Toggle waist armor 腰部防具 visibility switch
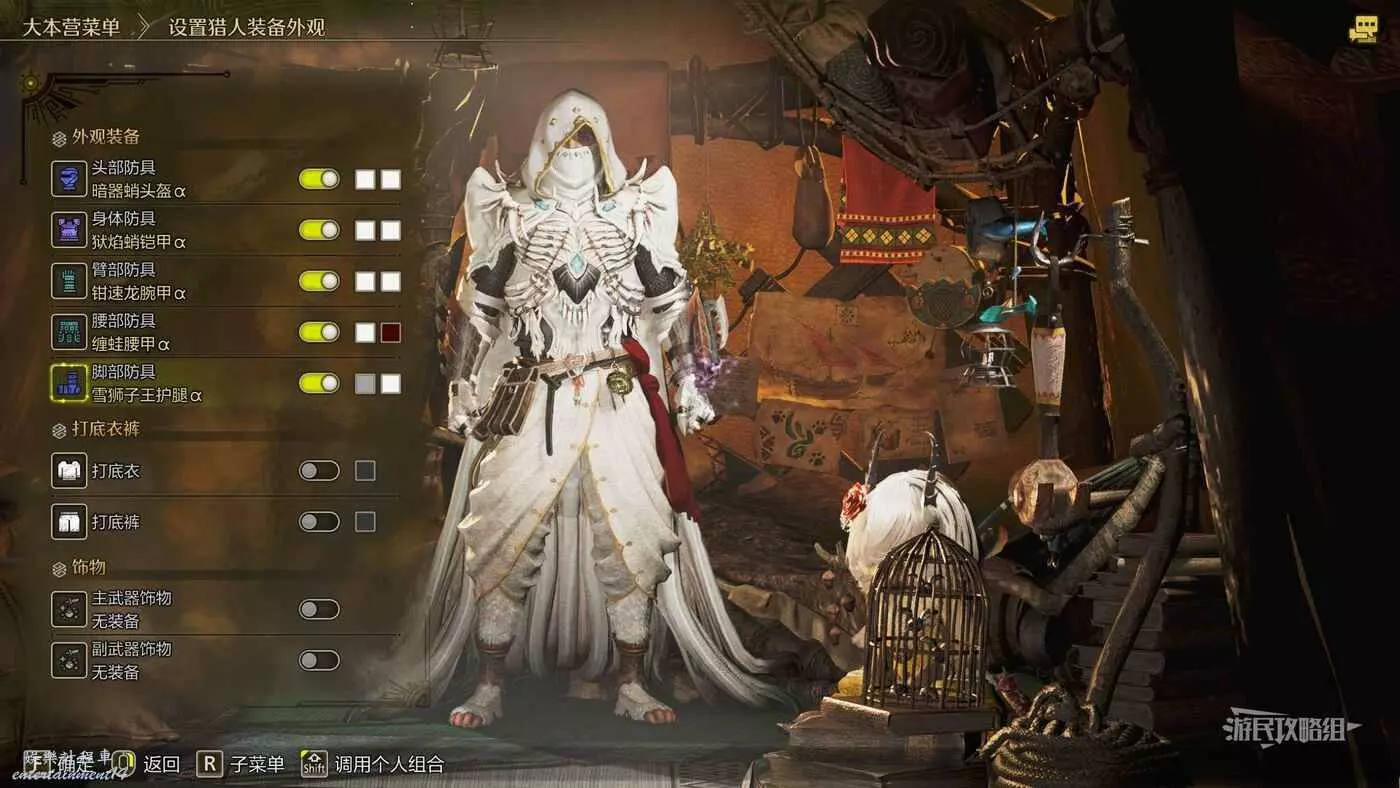Viewport: 1400px width, 788px height. (319, 332)
